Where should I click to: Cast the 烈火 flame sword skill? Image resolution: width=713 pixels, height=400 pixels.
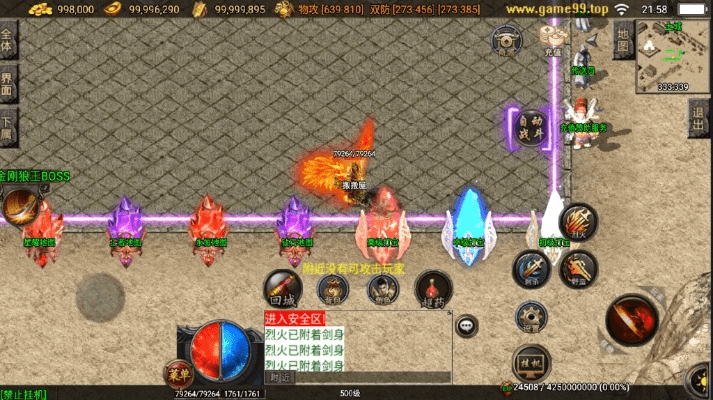[577, 221]
